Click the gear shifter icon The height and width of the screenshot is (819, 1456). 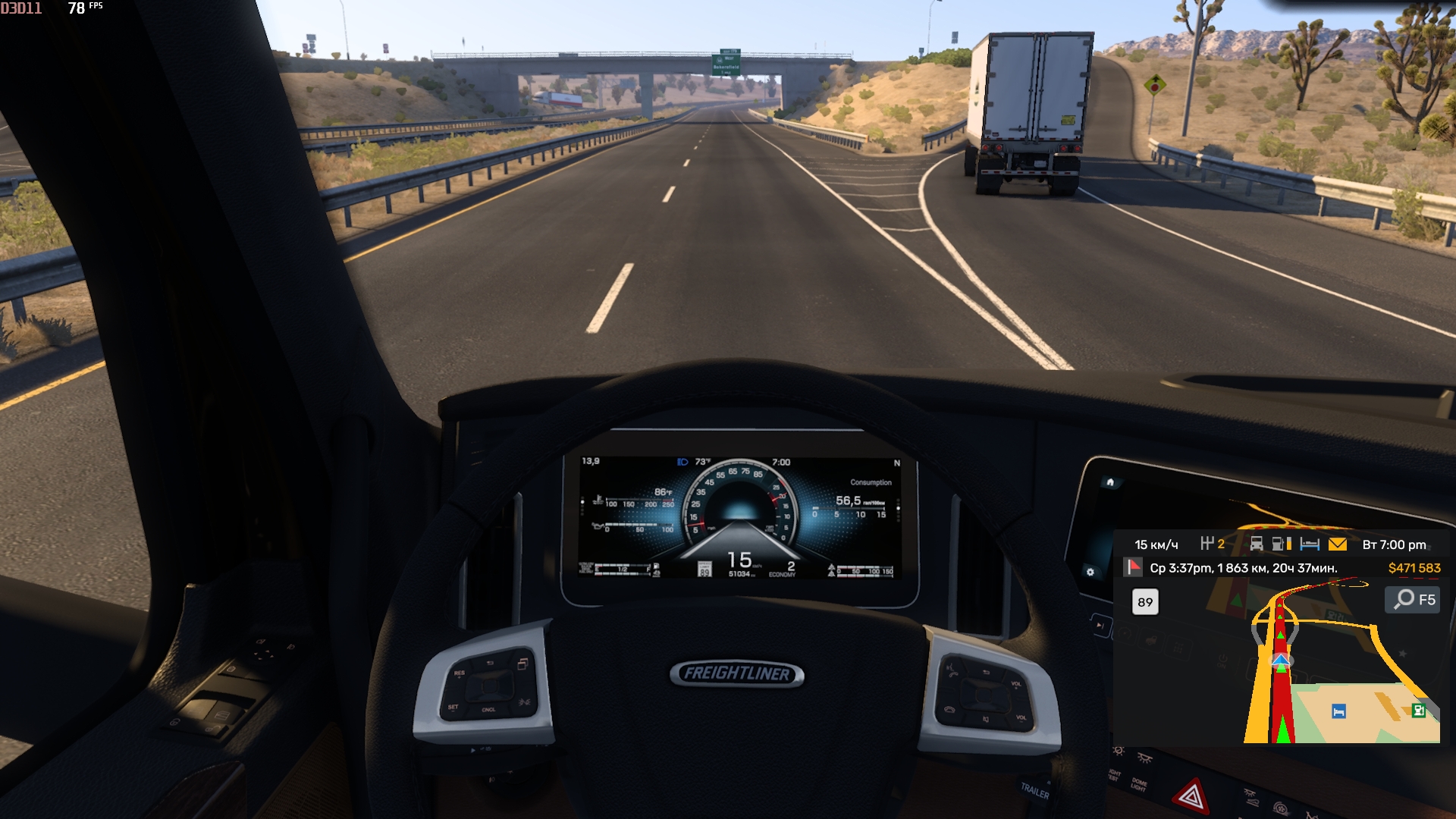click(x=1207, y=544)
